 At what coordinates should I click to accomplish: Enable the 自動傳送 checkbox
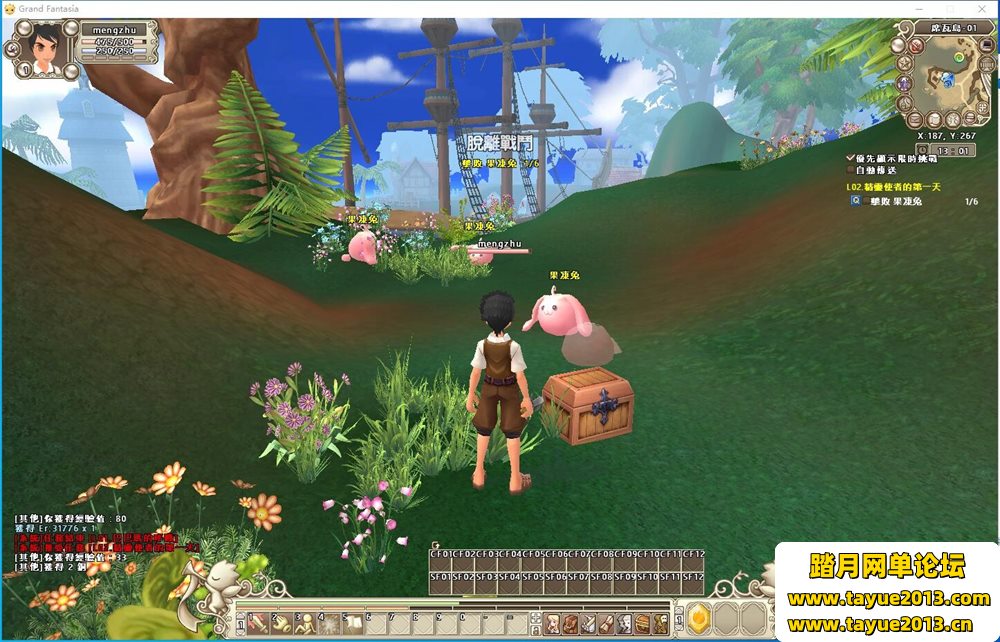tap(851, 170)
